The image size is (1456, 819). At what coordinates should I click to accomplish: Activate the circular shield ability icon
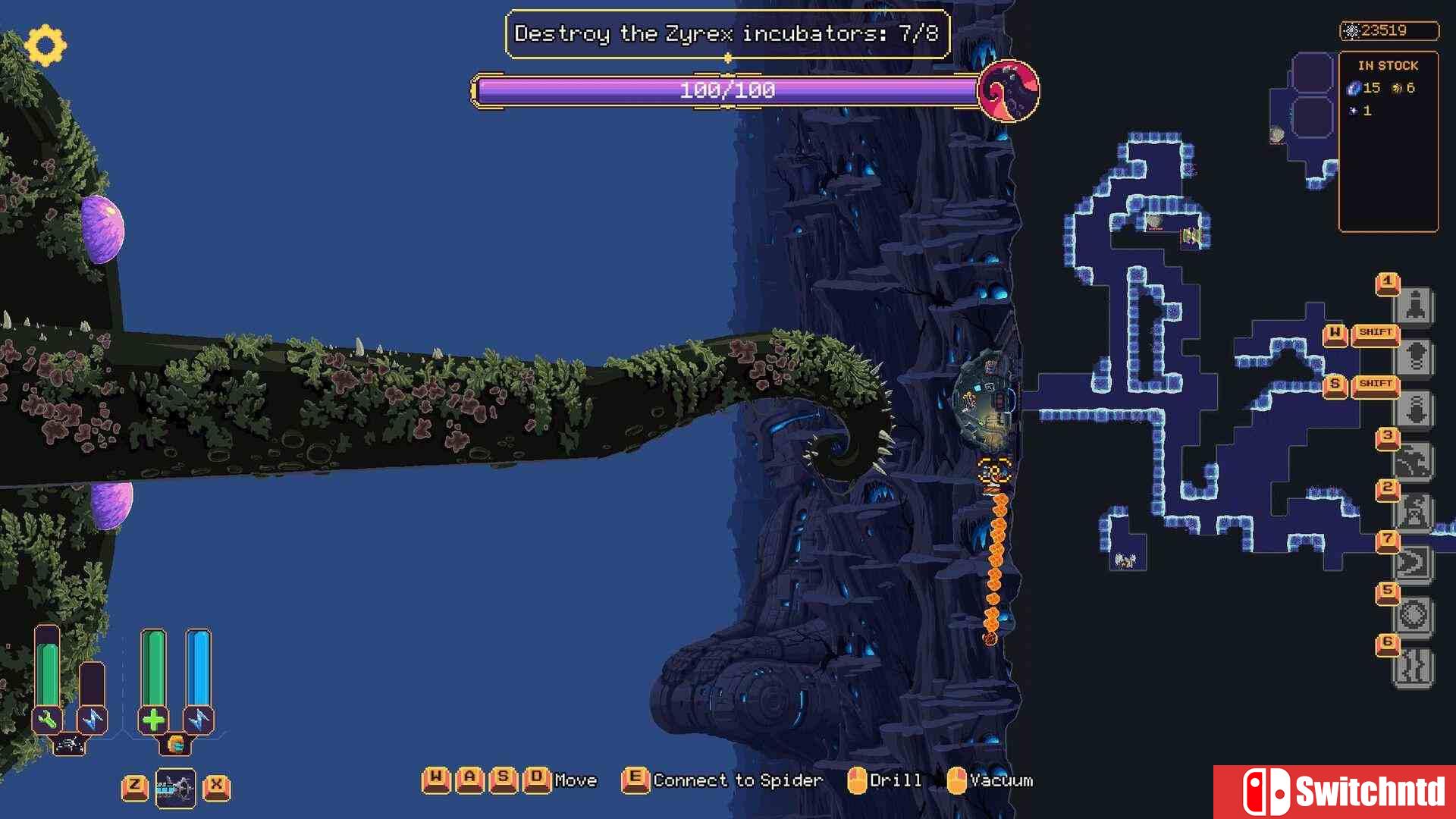click(1414, 615)
